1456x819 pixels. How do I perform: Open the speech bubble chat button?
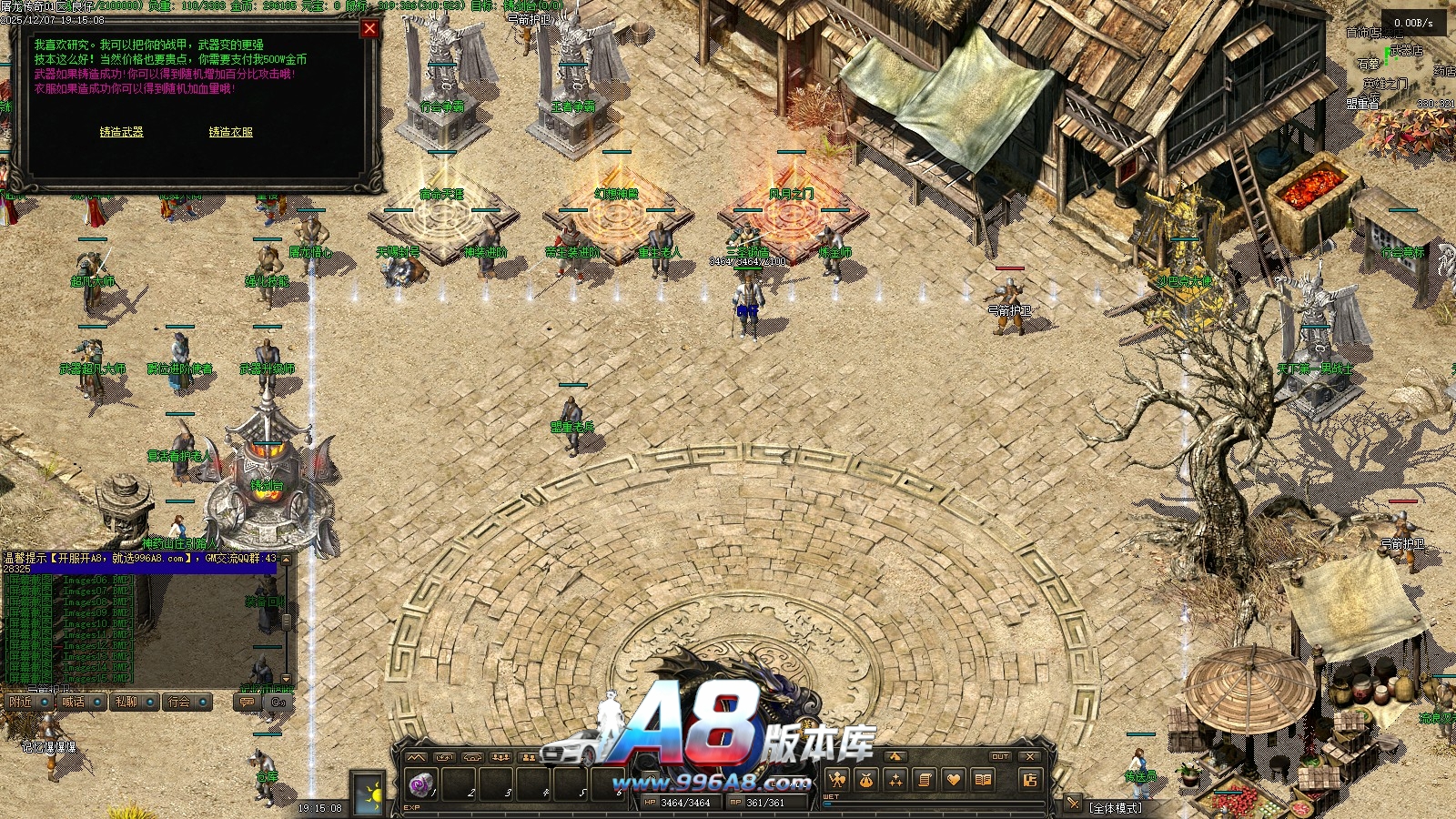[x=246, y=702]
